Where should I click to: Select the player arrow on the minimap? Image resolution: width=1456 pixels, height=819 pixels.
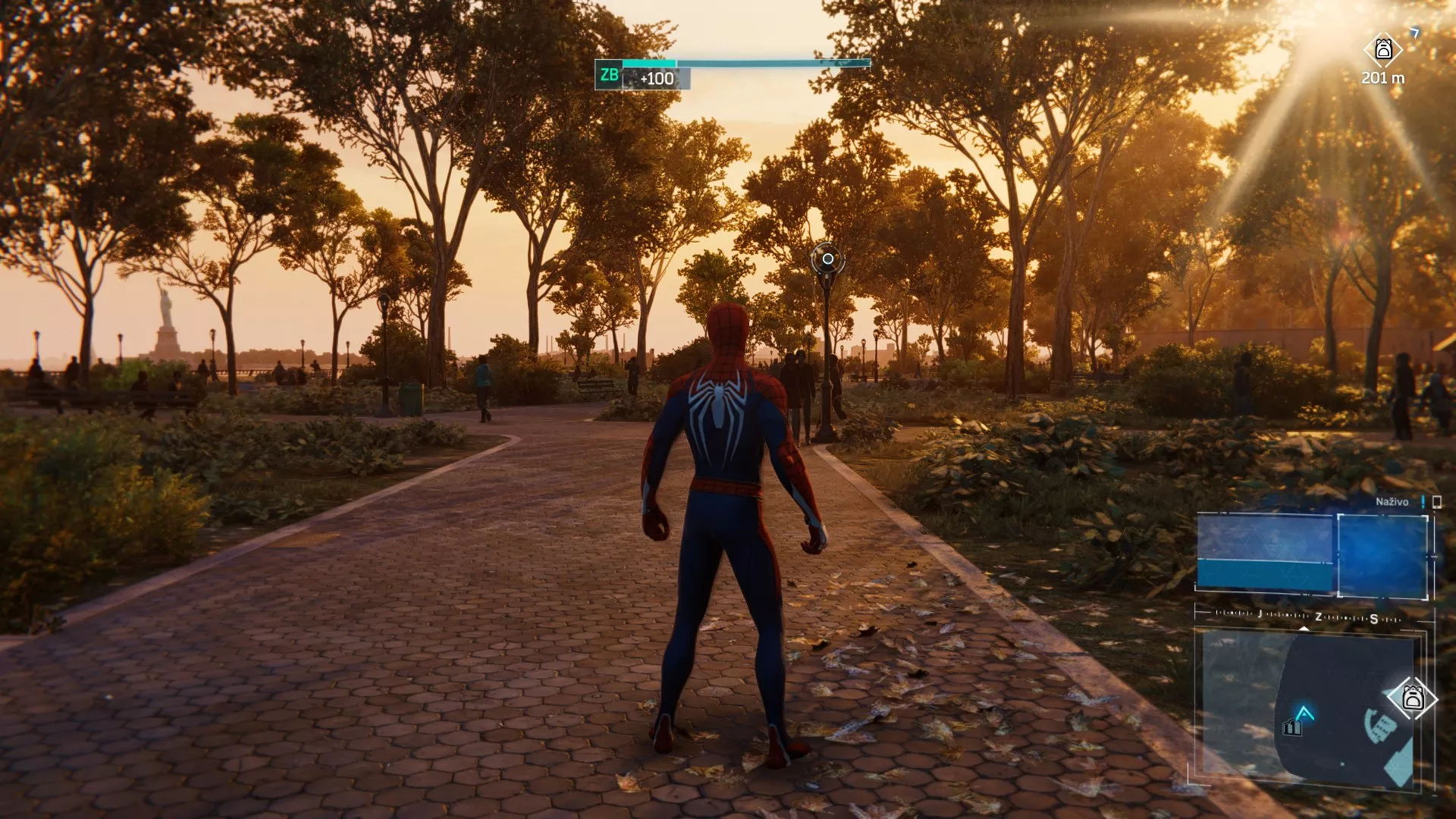coord(1305,711)
